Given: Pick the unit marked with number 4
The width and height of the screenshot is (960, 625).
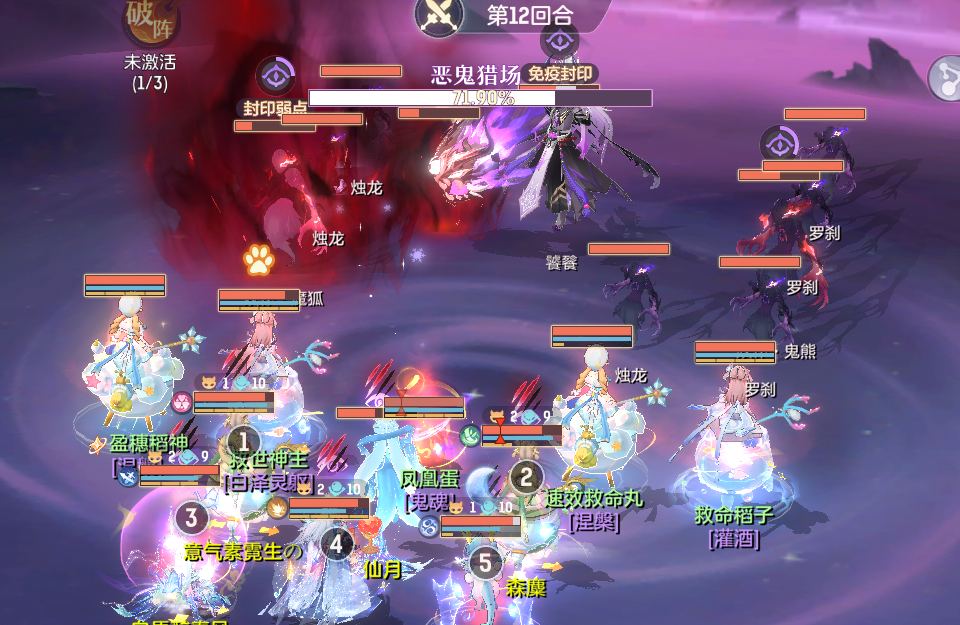Looking at the screenshot, I should click(337, 544).
